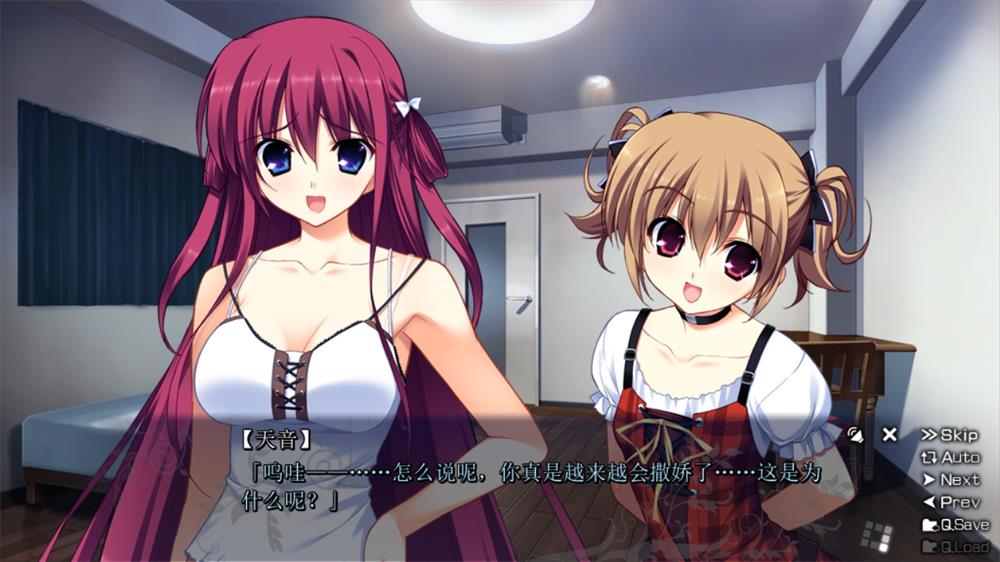Click Q.Save to quick save
Viewport: 1000px width, 562px height.
pos(955,525)
